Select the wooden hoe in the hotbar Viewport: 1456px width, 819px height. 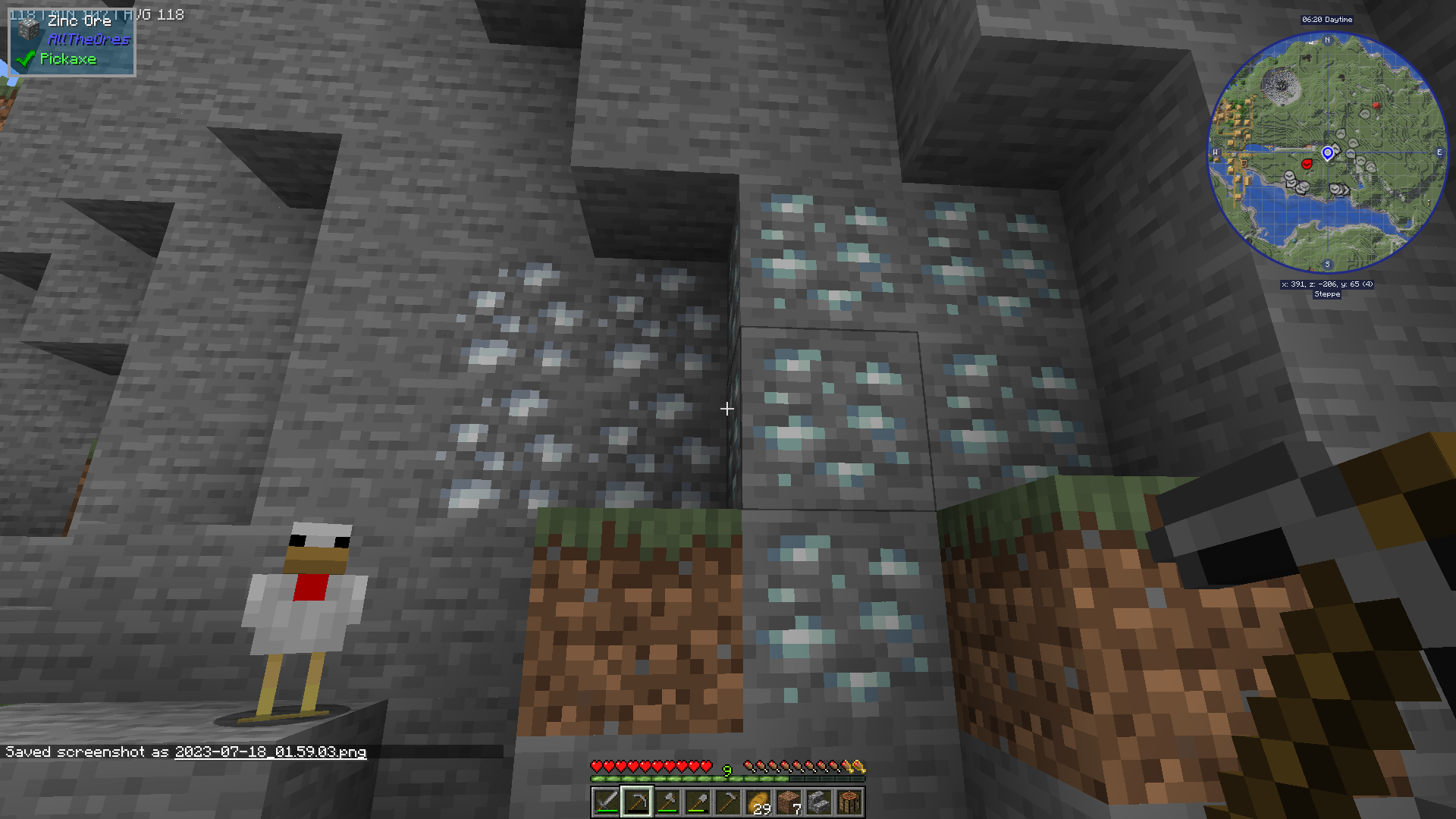[730, 800]
